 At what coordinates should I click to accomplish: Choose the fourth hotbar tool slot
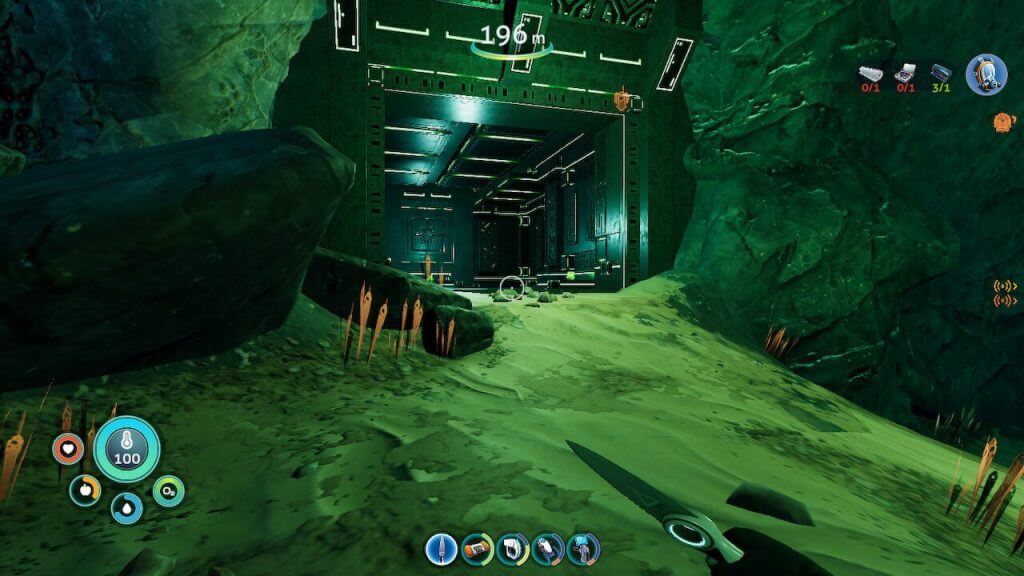coord(548,548)
